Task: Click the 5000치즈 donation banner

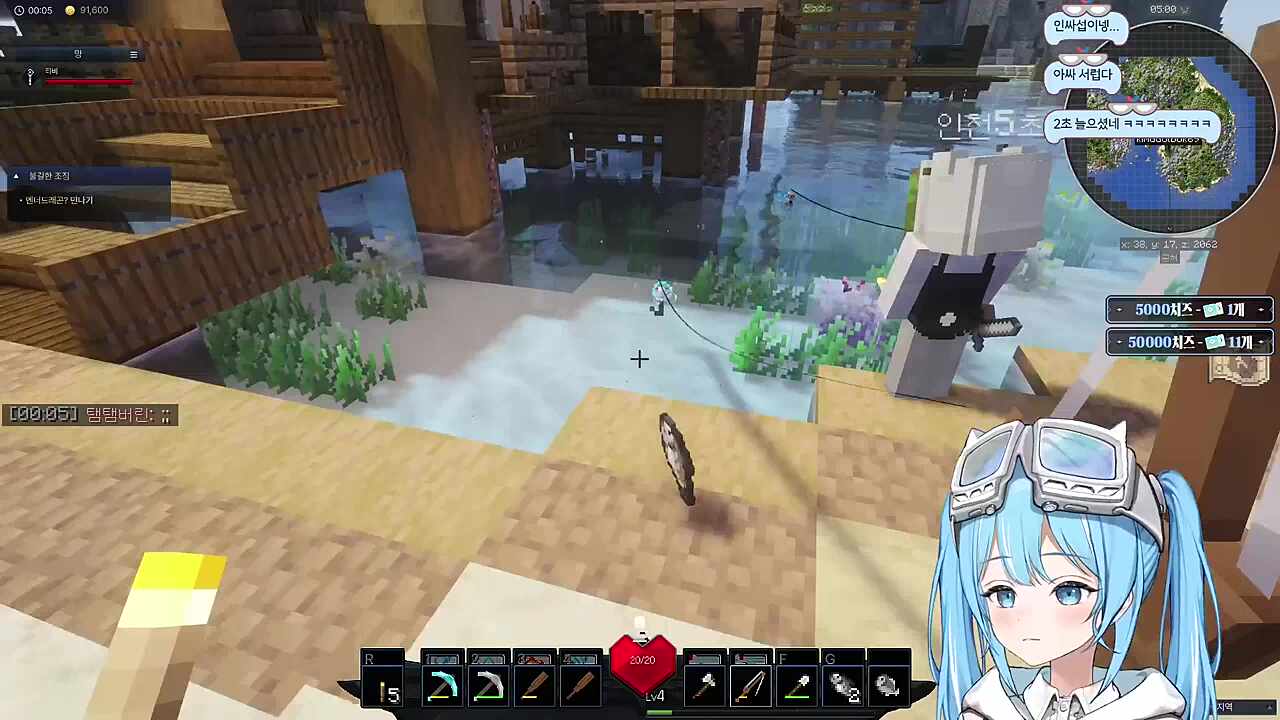Action: click(1189, 310)
